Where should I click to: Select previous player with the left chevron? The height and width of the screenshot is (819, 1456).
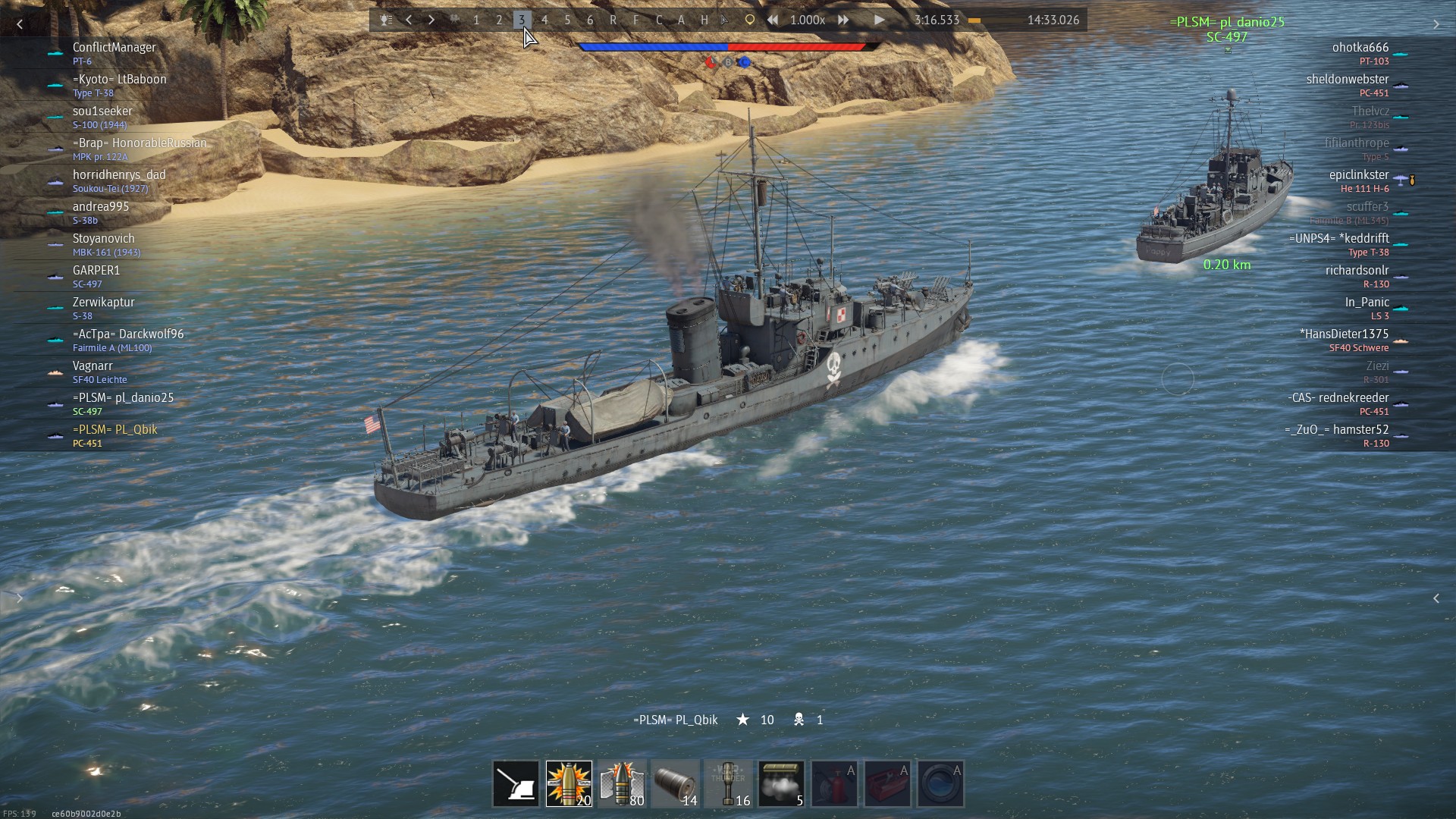pos(409,20)
